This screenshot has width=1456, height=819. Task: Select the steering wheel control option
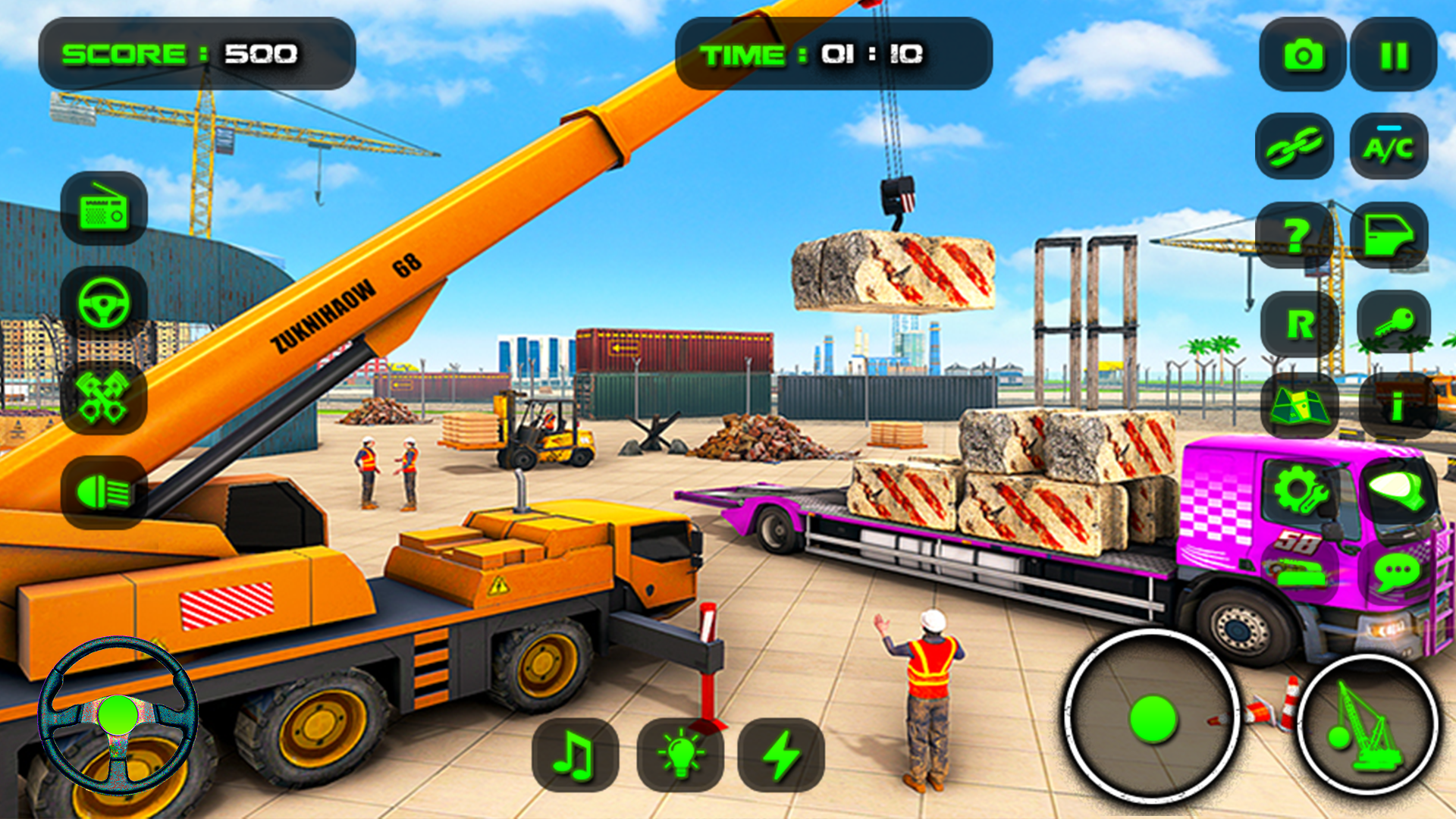point(104,303)
